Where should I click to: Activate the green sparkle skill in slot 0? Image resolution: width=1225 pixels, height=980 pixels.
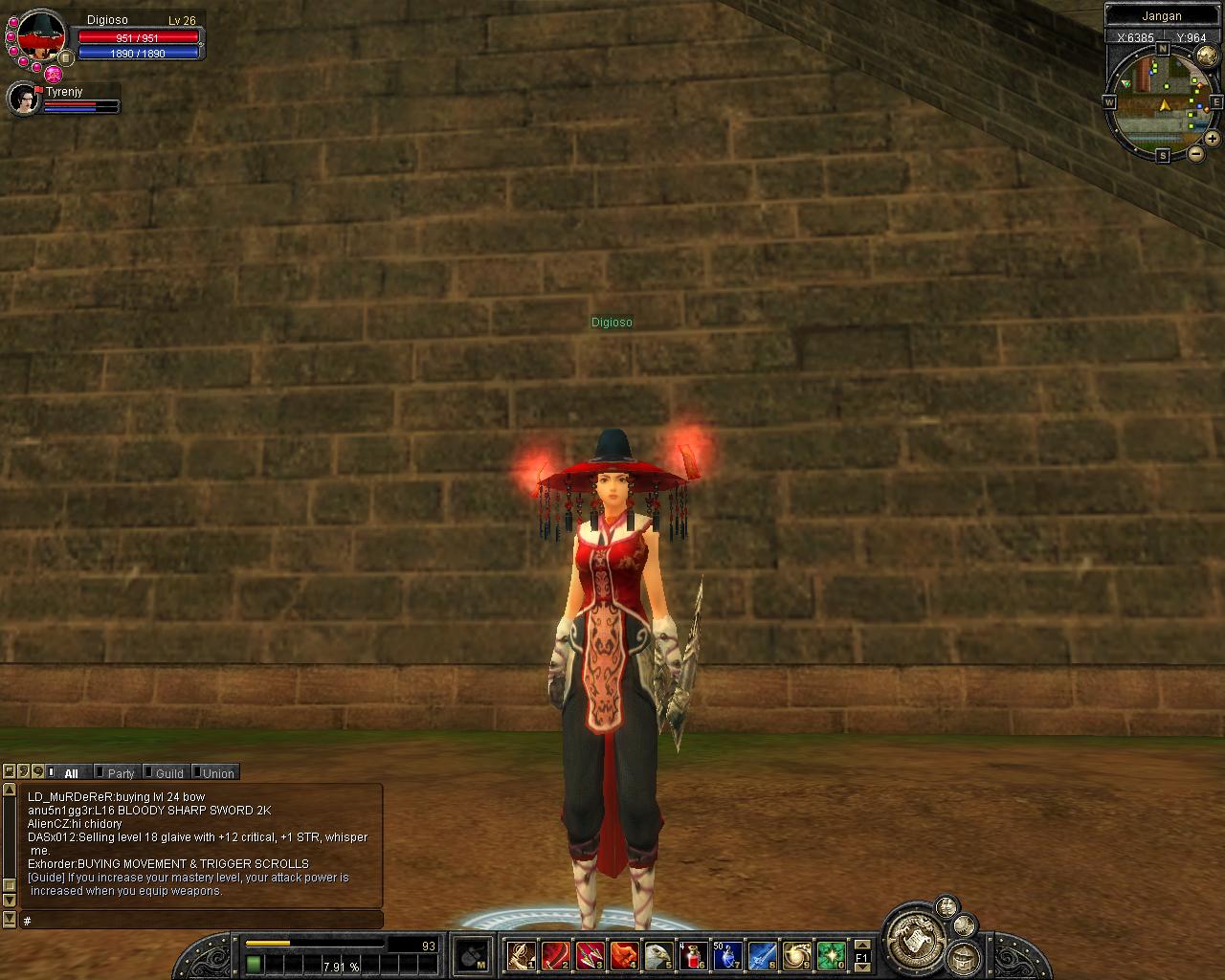831,955
